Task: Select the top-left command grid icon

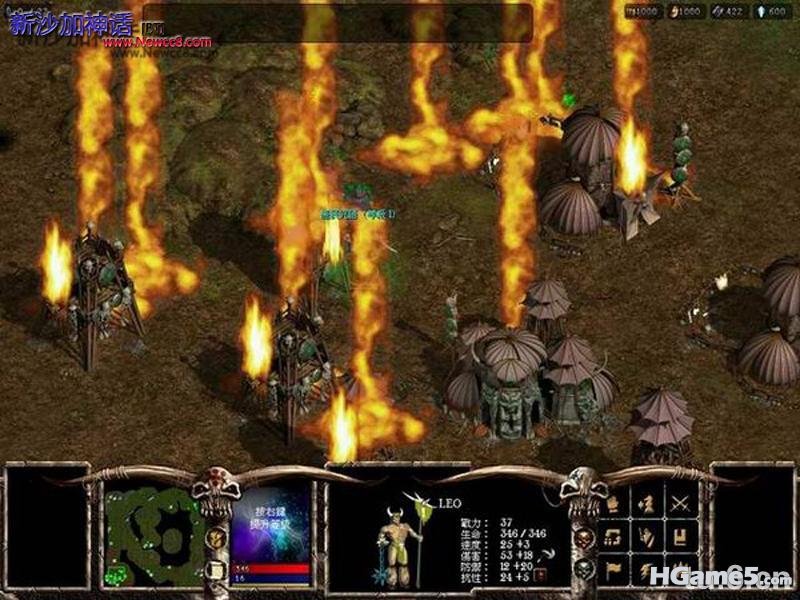Action: click(x=614, y=505)
